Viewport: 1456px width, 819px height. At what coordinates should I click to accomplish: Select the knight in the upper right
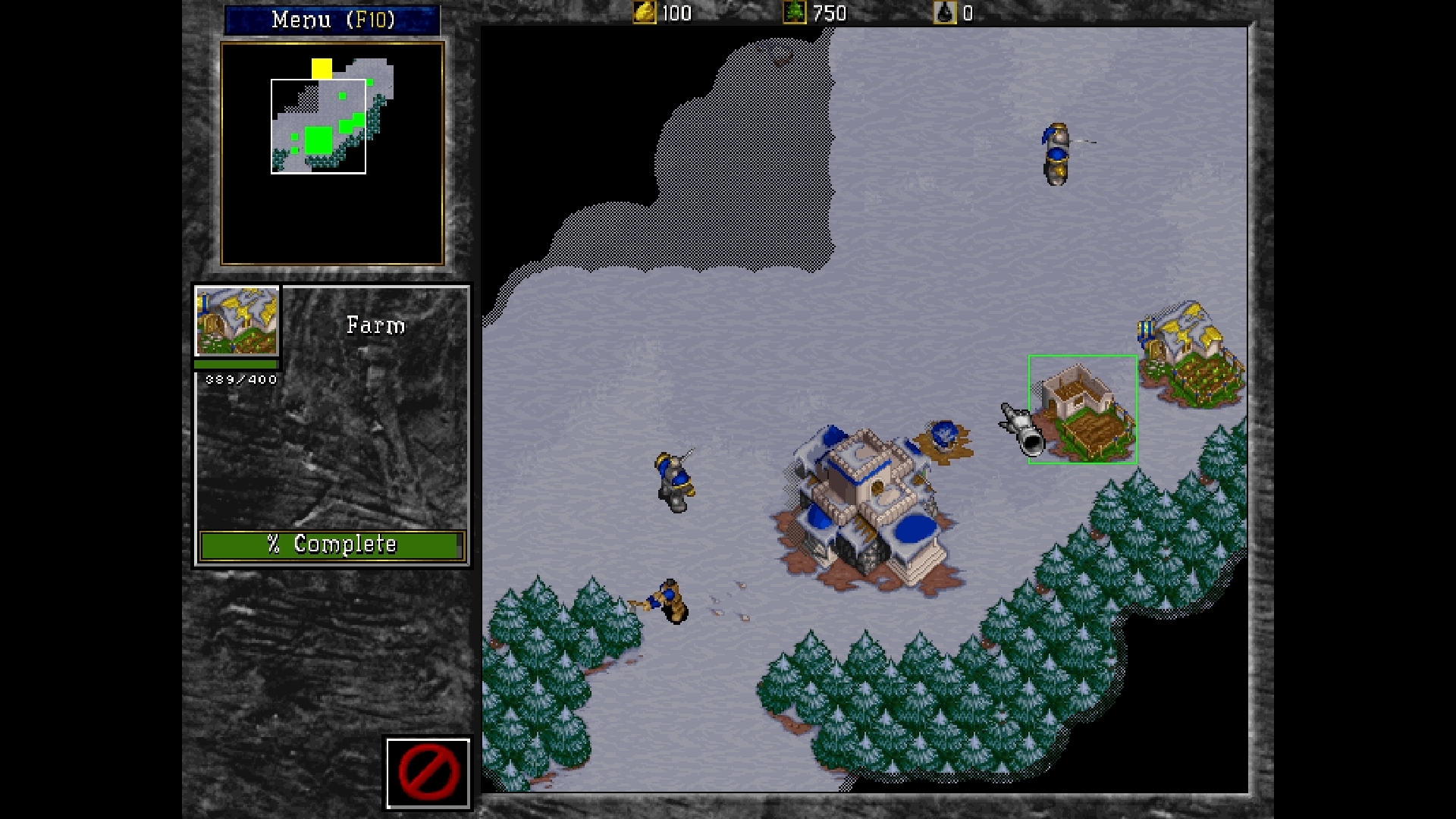[x=1056, y=154]
